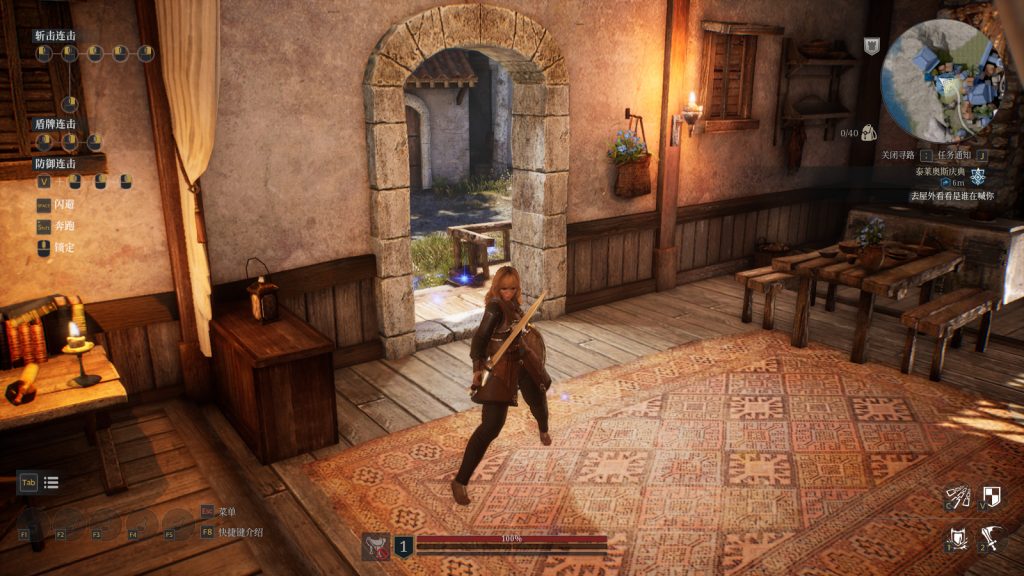Click the guild shield emblem beside minimap
The image size is (1024, 576).
click(x=871, y=46)
